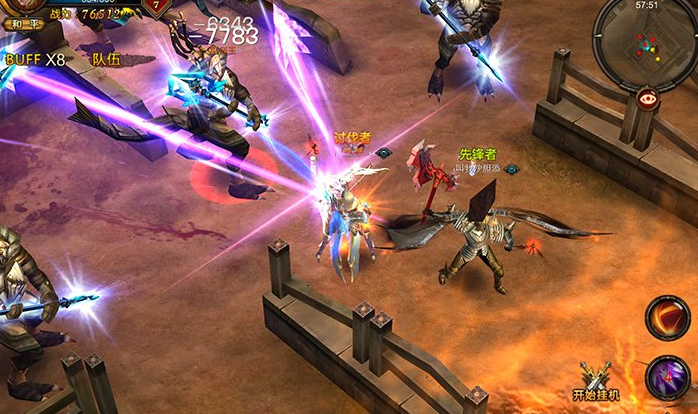Show the BUFF X8 list

[35, 59]
